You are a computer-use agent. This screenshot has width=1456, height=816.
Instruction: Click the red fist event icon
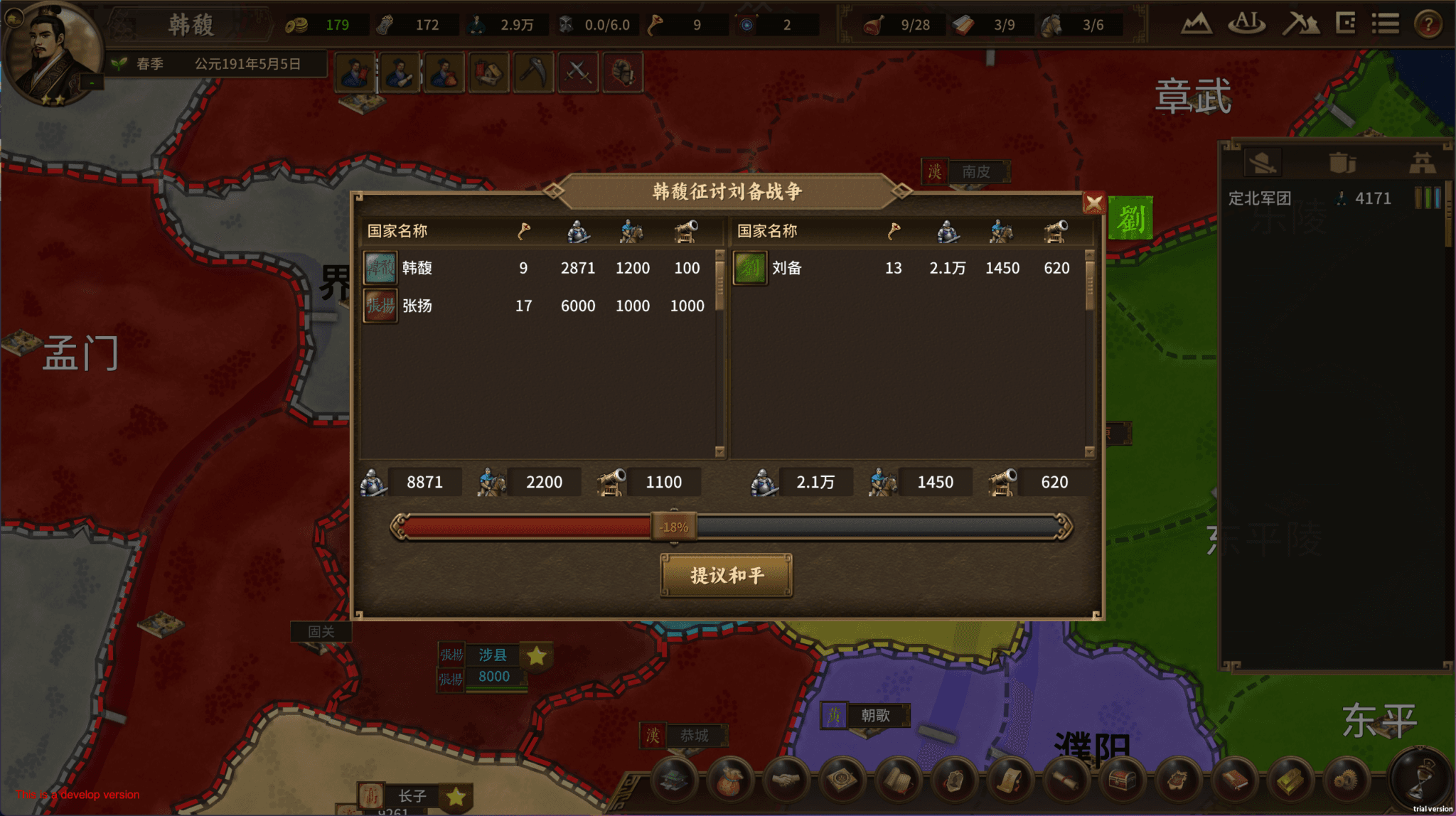tap(623, 71)
